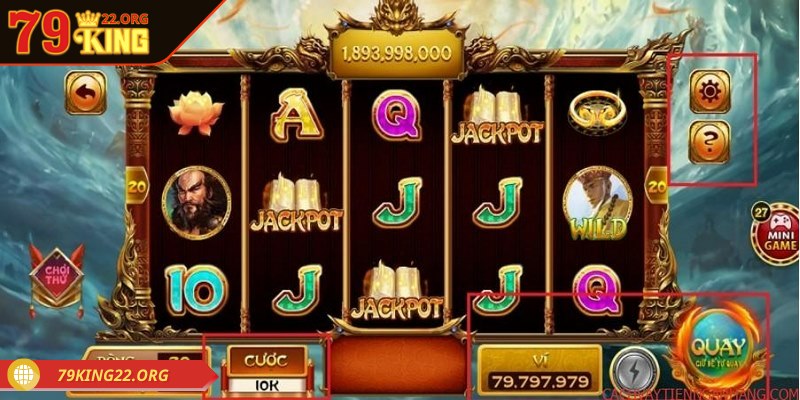Go back with the arrow button
The width and height of the screenshot is (800, 400).
tap(85, 93)
